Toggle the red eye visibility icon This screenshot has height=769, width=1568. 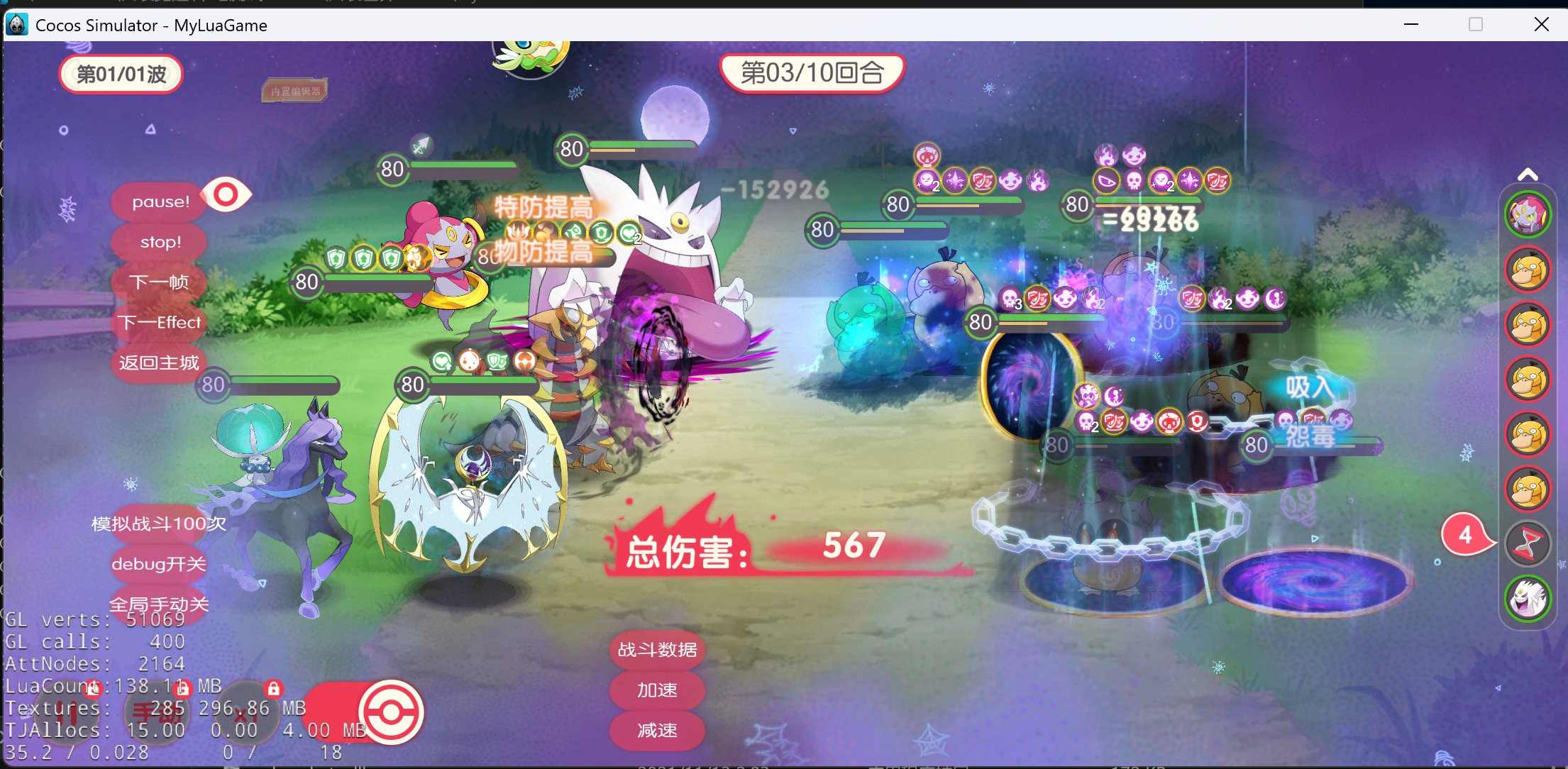pyautogui.click(x=226, y=194)
